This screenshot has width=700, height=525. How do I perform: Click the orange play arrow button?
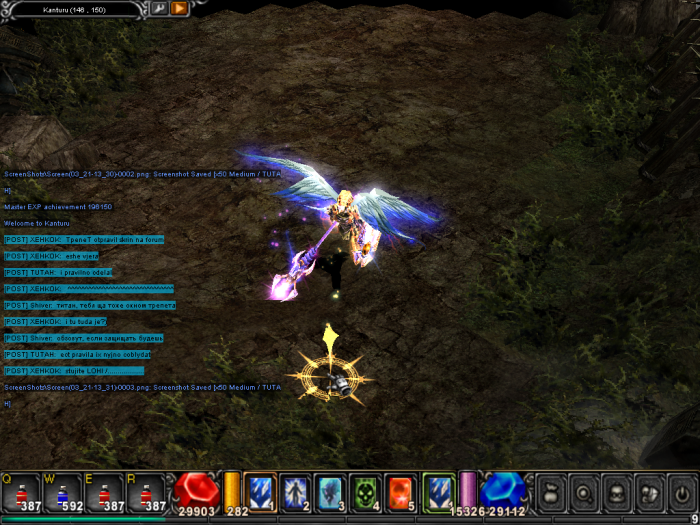[x=179, y=8]
